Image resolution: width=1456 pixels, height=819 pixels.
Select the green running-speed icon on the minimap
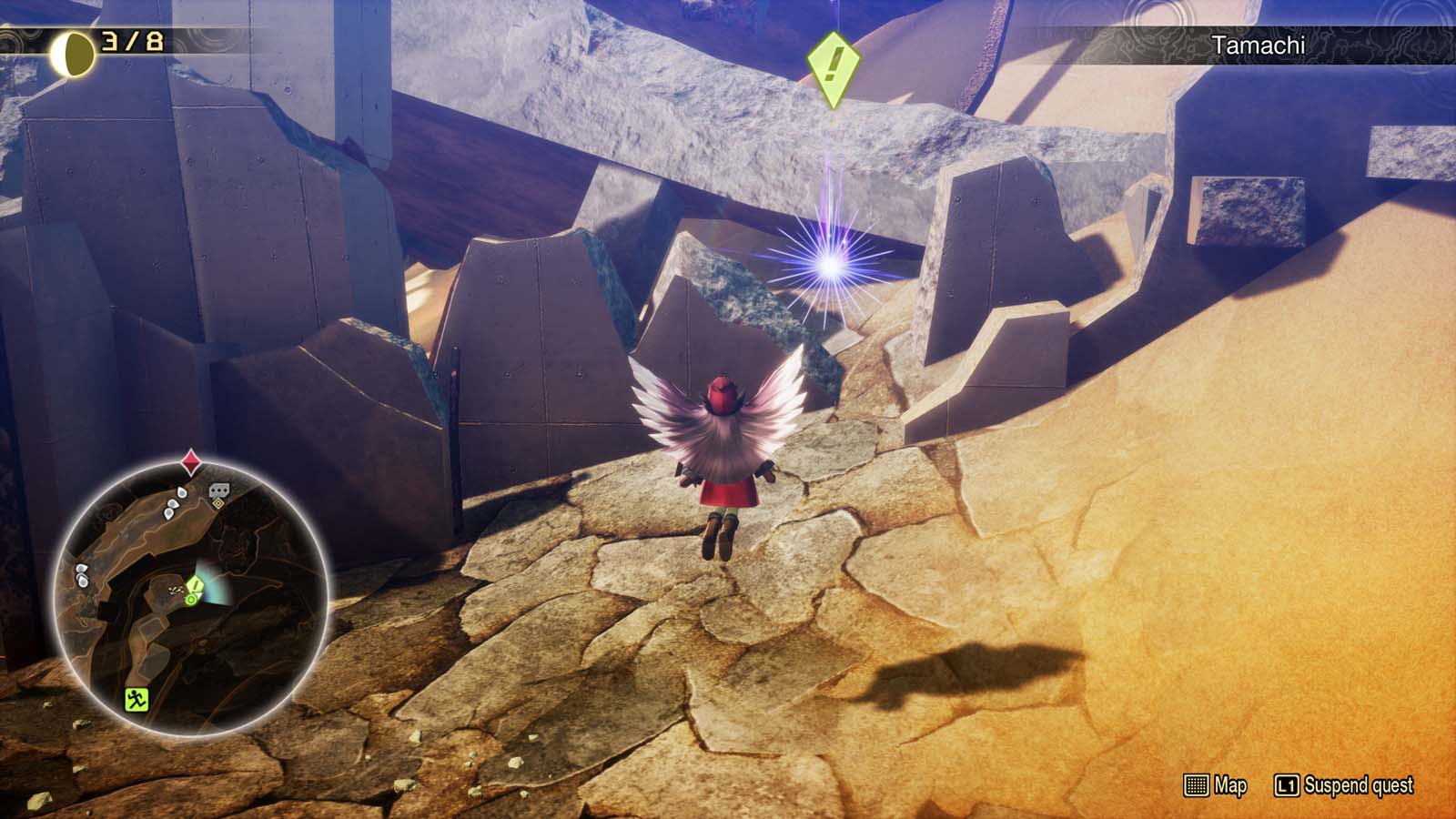135,700
